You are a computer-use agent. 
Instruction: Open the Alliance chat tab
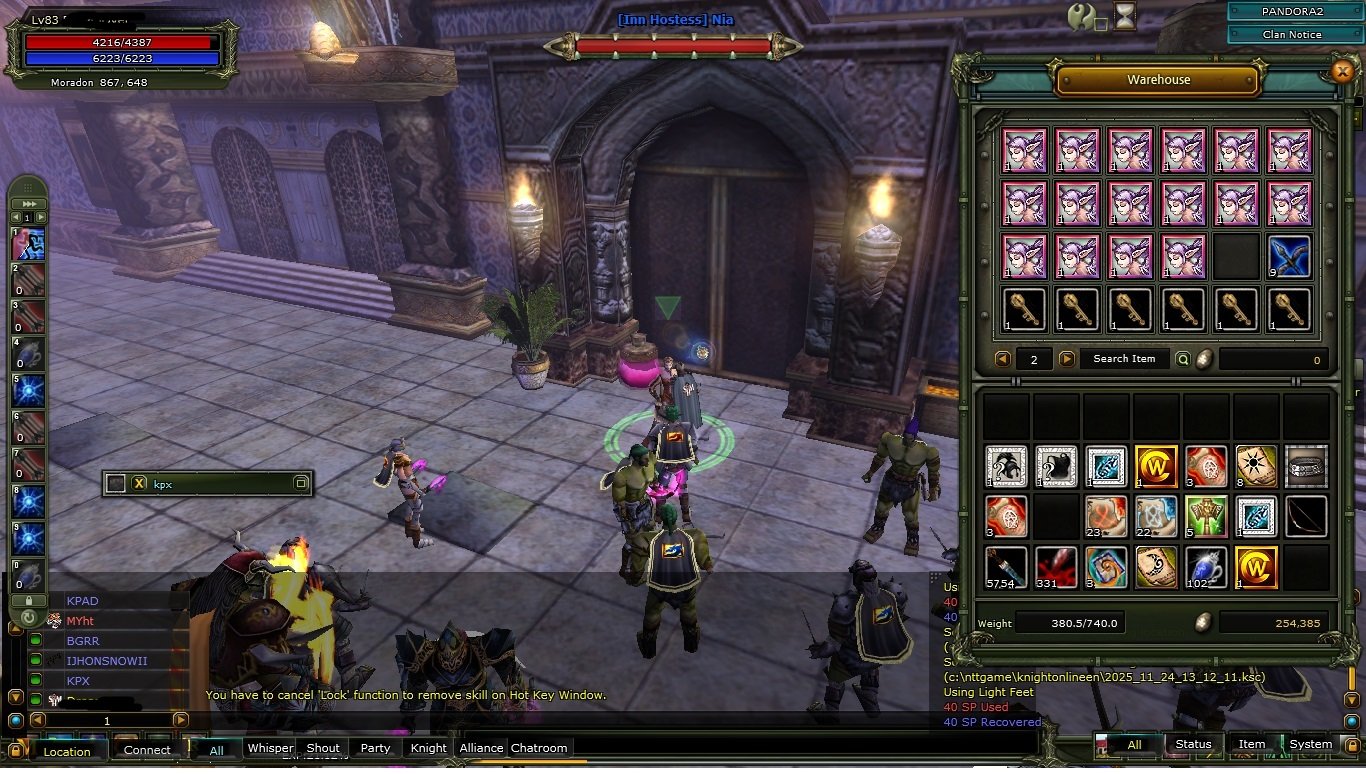click(x=481, y=748)
